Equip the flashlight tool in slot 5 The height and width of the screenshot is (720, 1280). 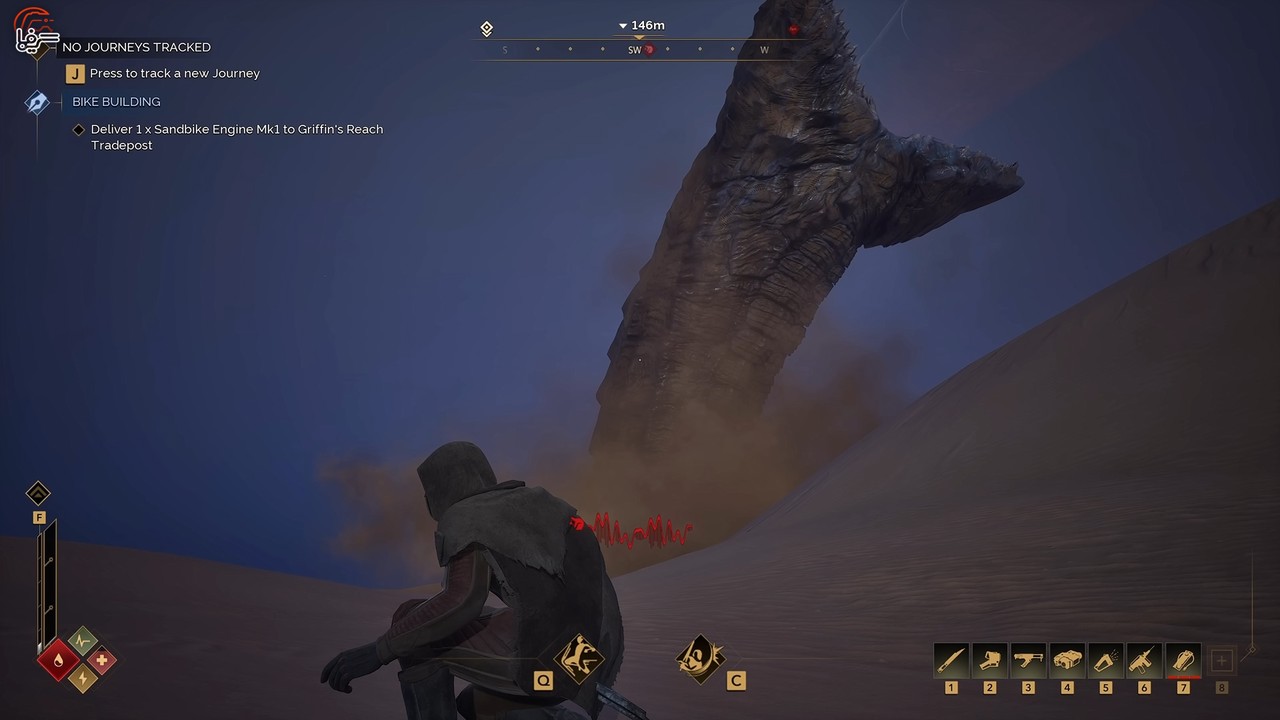point(1106,660)
